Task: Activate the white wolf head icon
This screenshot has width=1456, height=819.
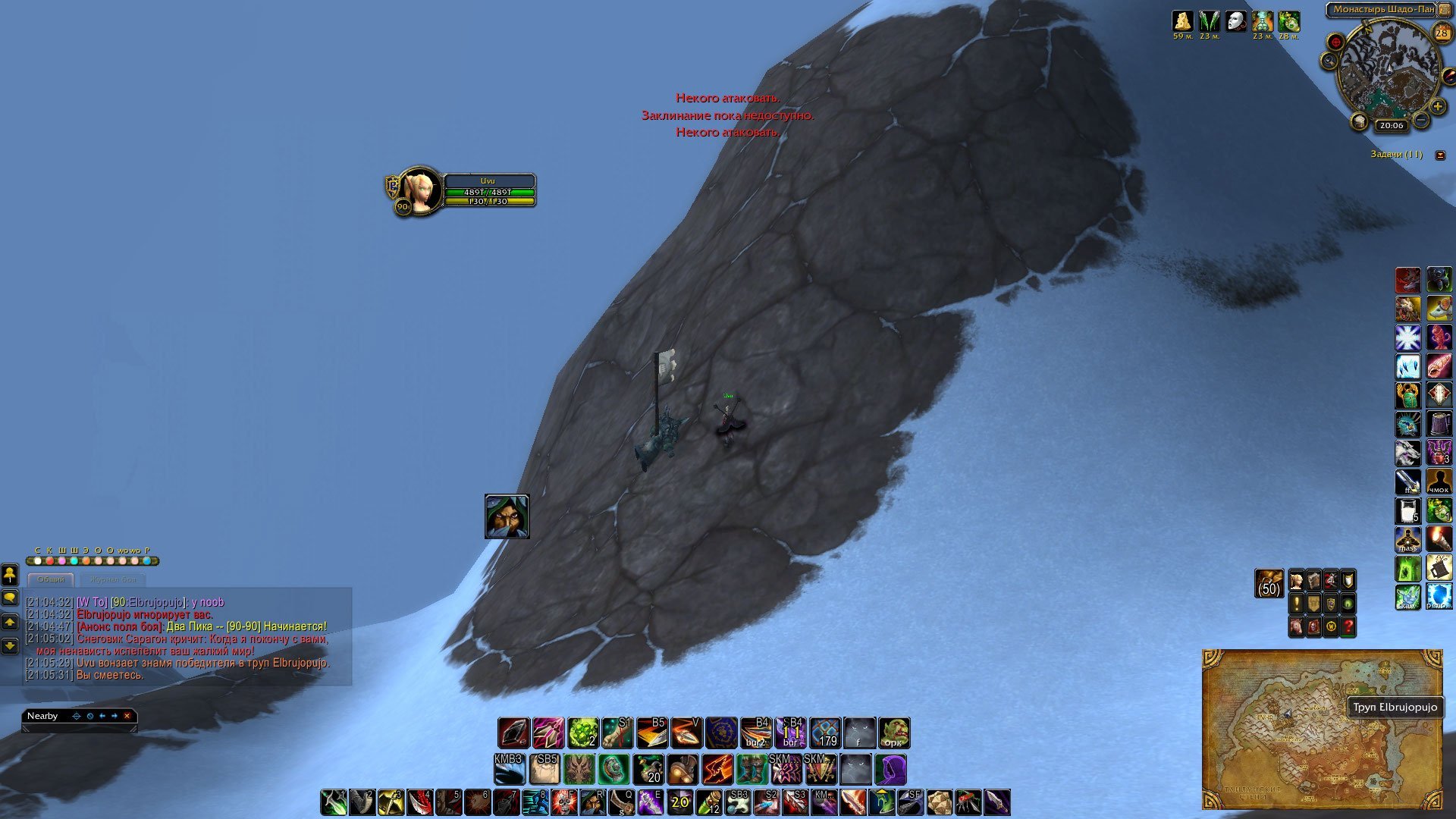Action: pyautogui.click(x=1408, y=453)
